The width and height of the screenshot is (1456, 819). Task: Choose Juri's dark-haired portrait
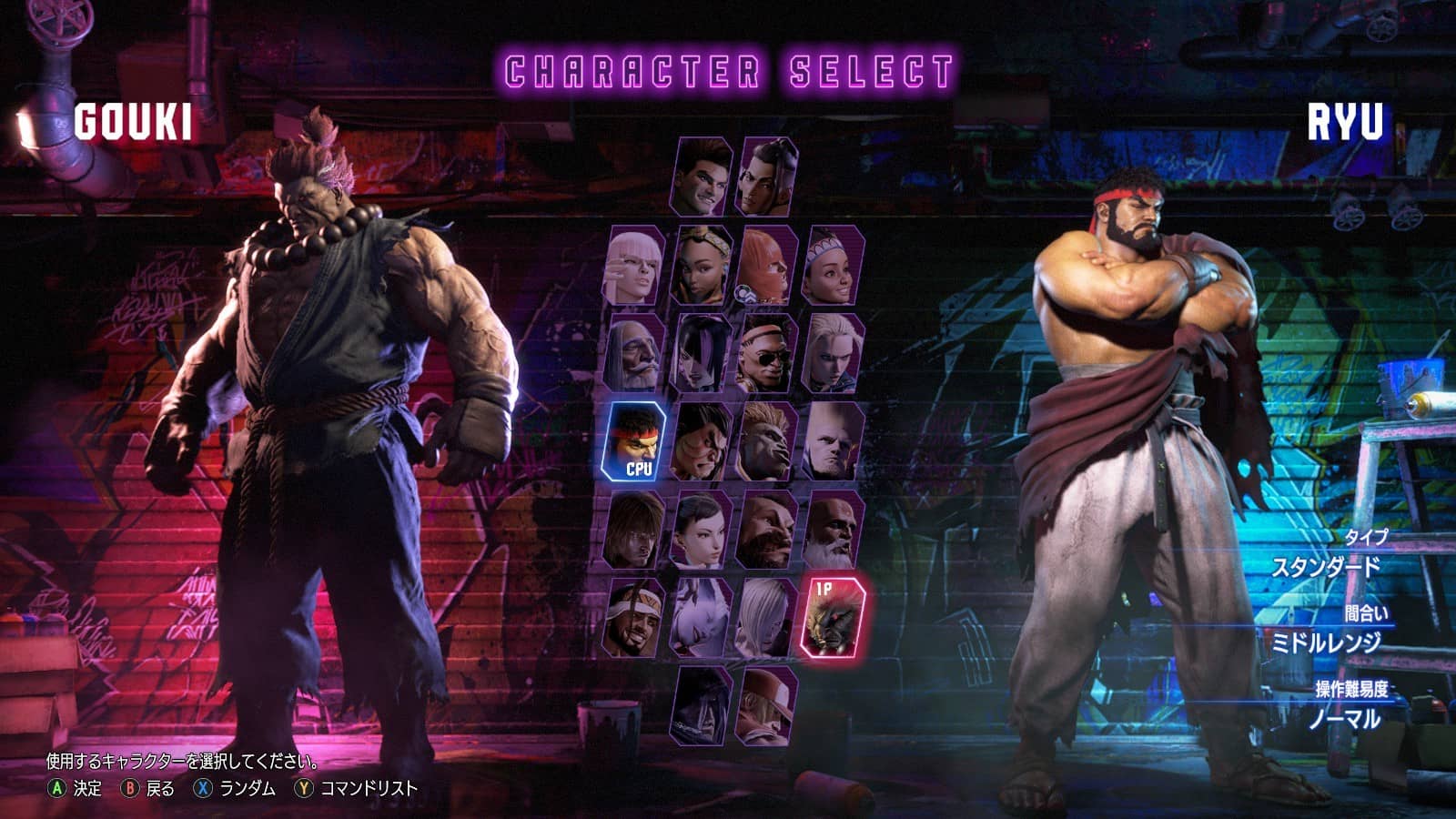point(702,354)
